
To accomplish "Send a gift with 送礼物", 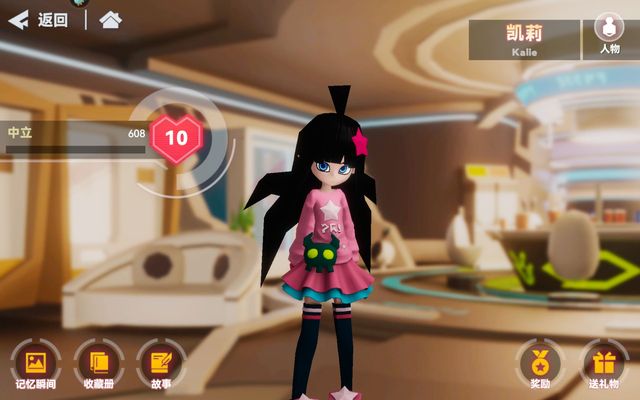I will coord(603,361).
